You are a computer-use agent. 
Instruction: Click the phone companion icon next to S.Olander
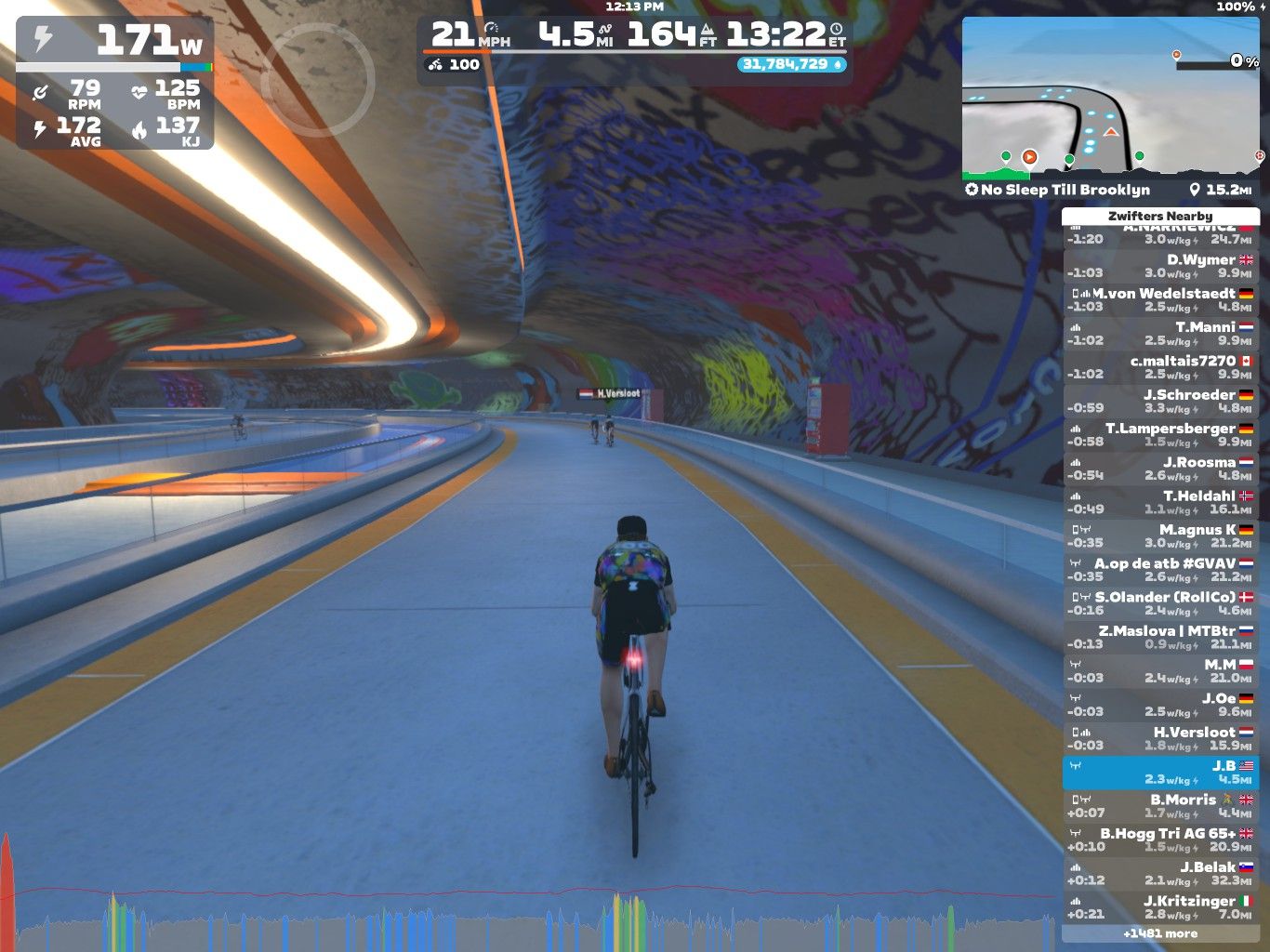click(1077, 595)
